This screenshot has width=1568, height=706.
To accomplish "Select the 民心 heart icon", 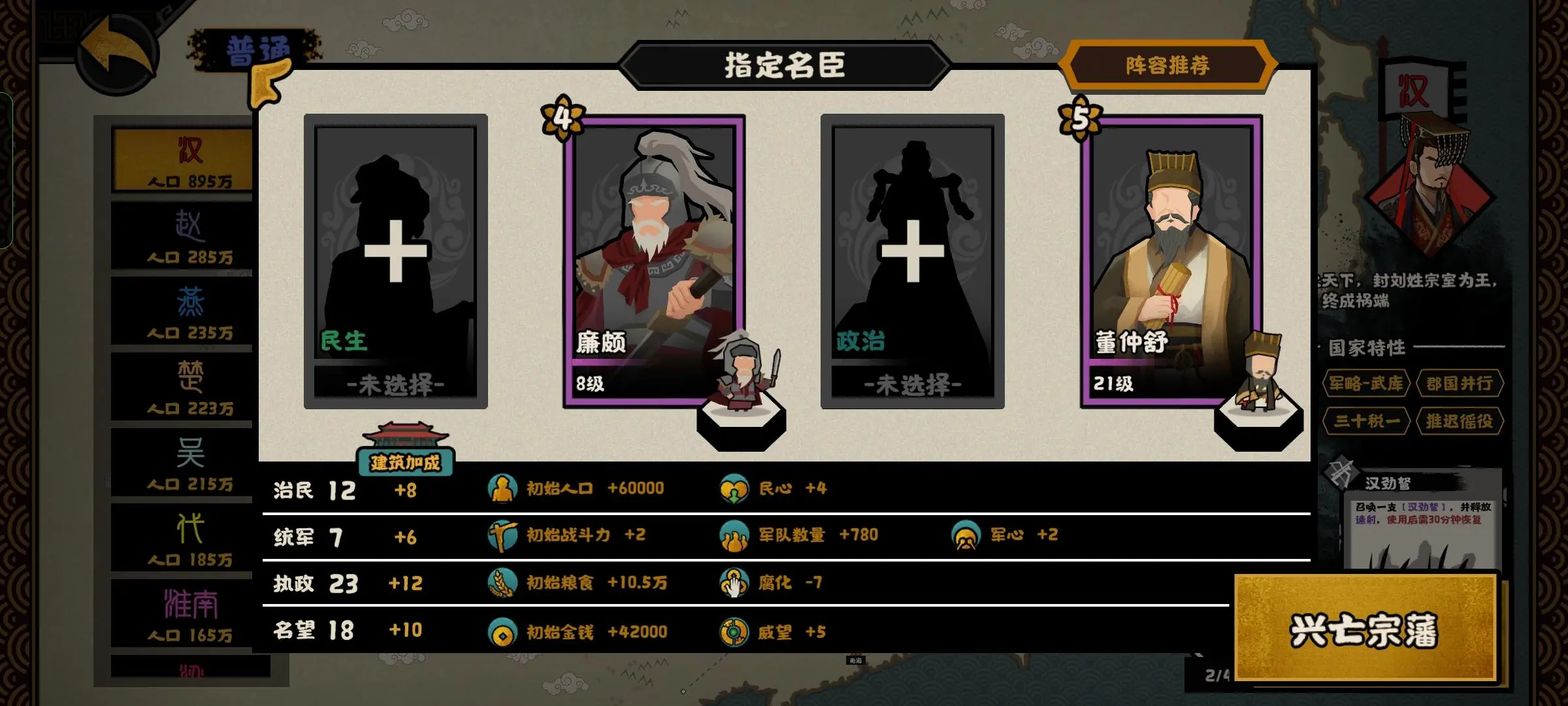I will pos(736,487).
